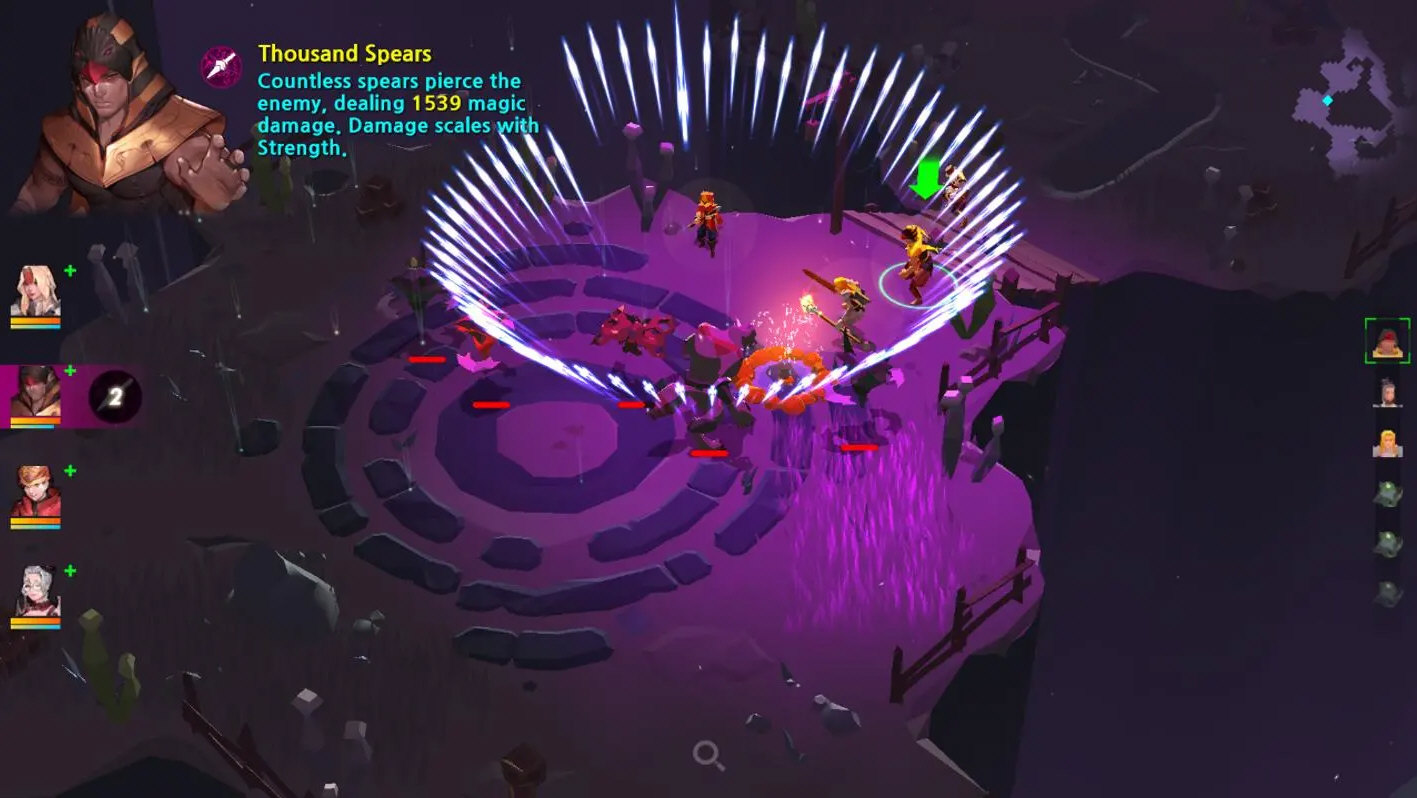Activate the skill icon showing number 2
The width and height of the screenshot is (1417, 798).
tap(115, 397)
